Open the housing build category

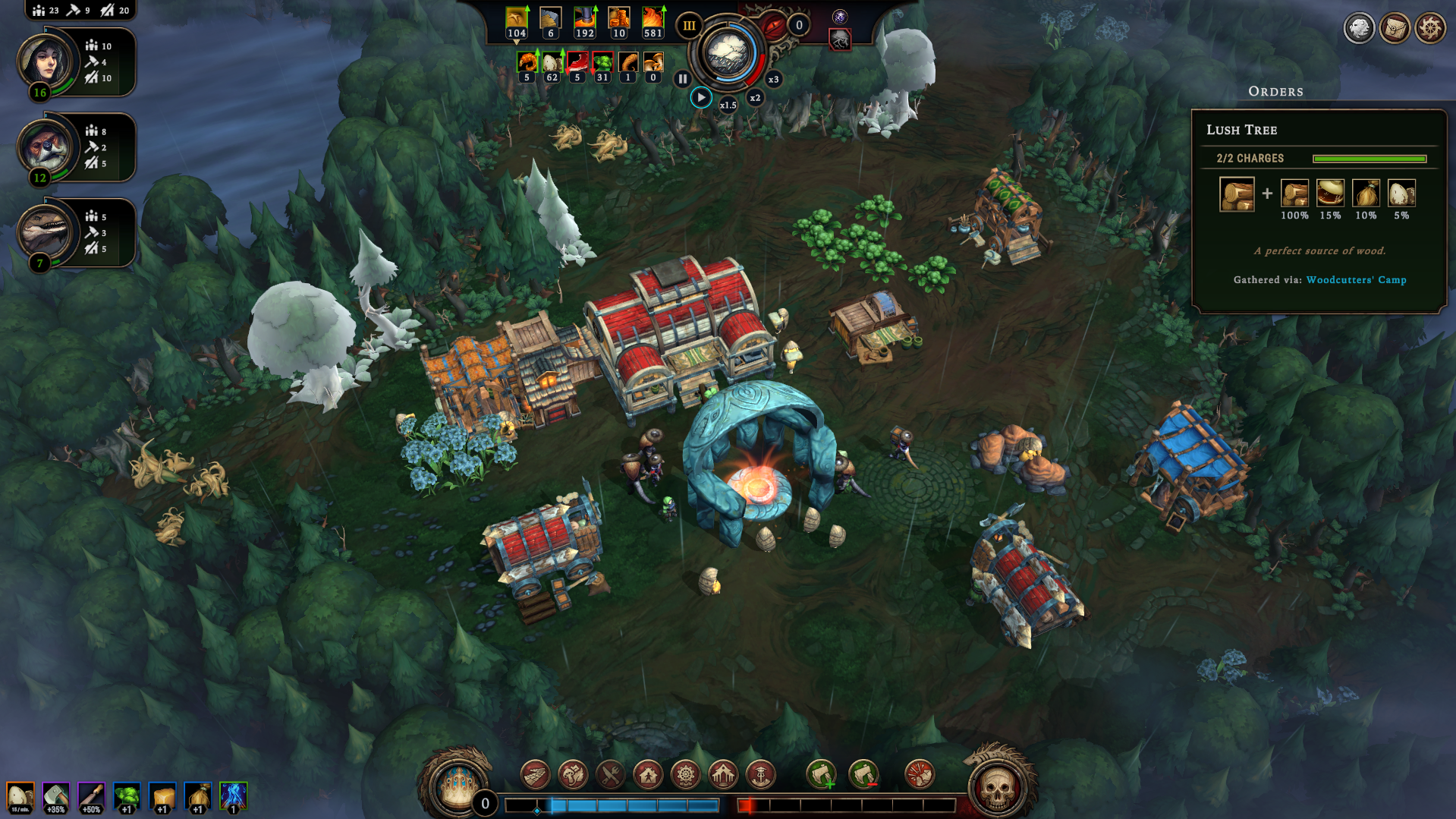pyautogui.click(x=648, y=775)
